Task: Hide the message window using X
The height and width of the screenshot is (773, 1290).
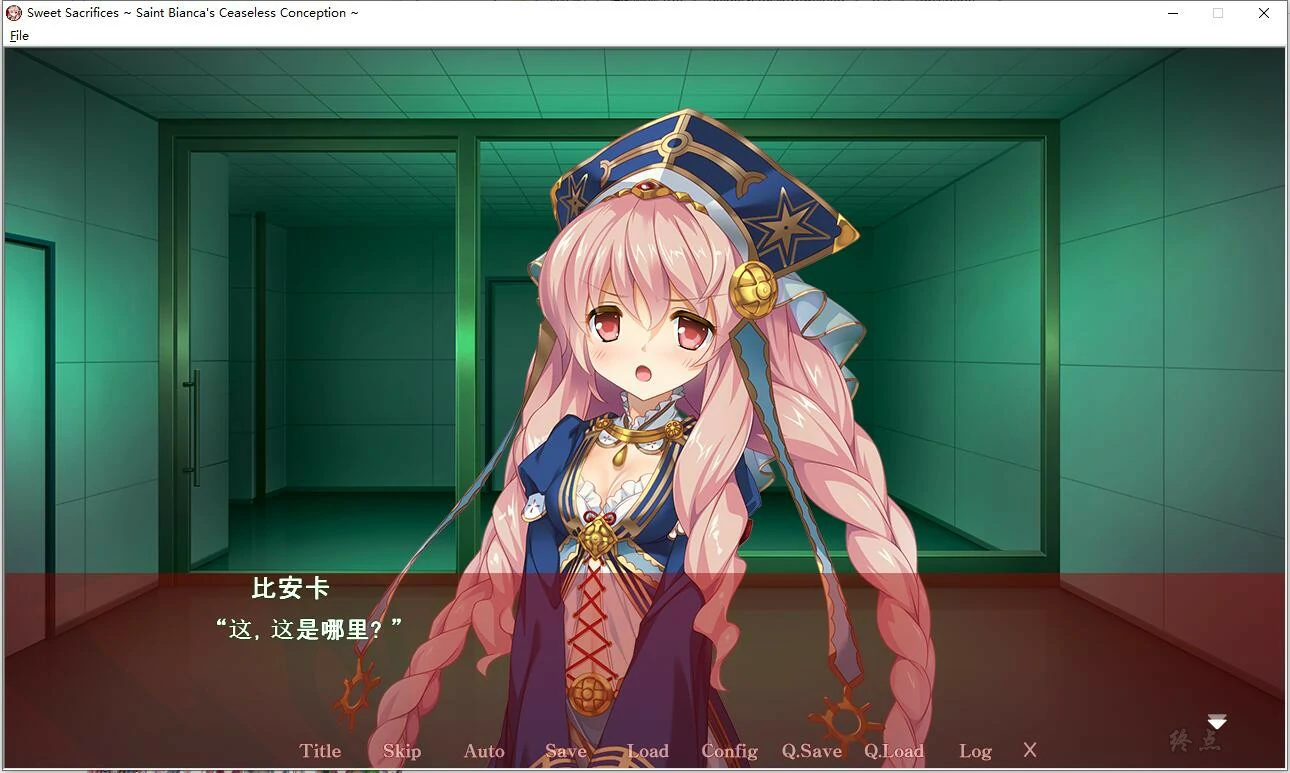Action: point(1029,750)
